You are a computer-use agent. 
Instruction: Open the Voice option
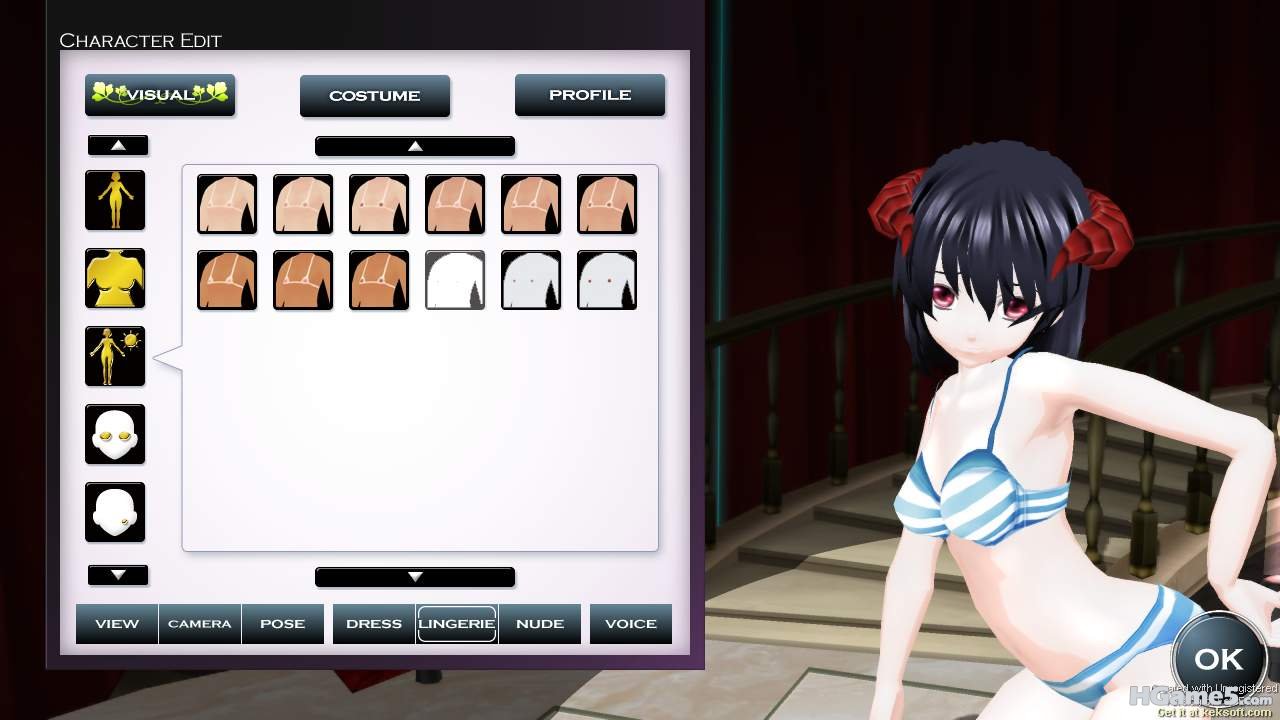tap(631, 623)
